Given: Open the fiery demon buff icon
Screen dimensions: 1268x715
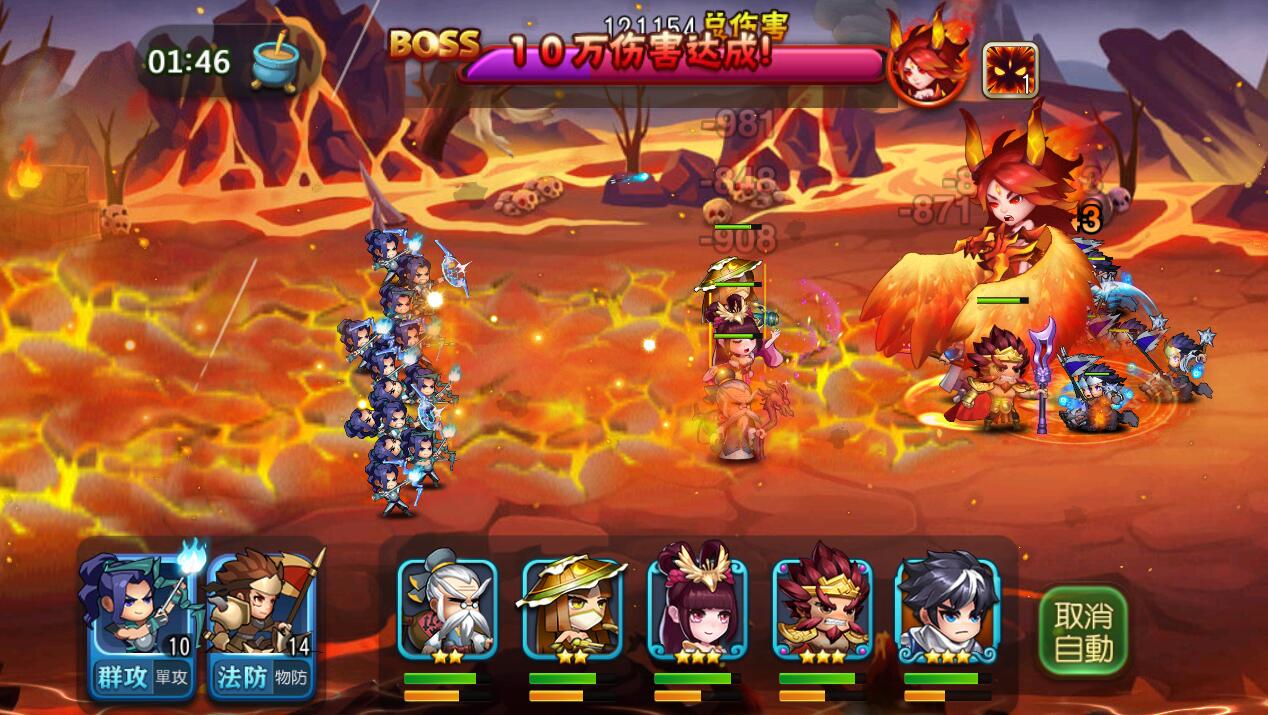Looking at the screenshot, I should point(1009,70).
